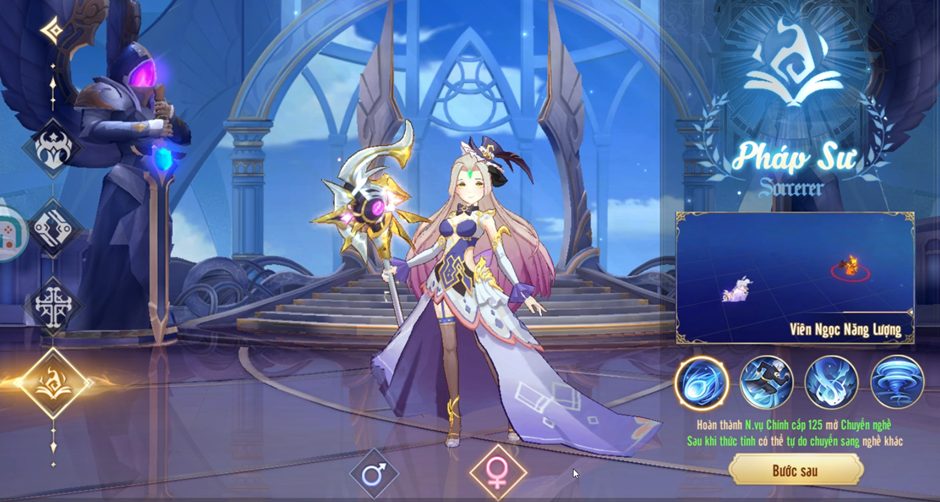
Task: Preview the highlighted energy orb skill
Action: 700,382
